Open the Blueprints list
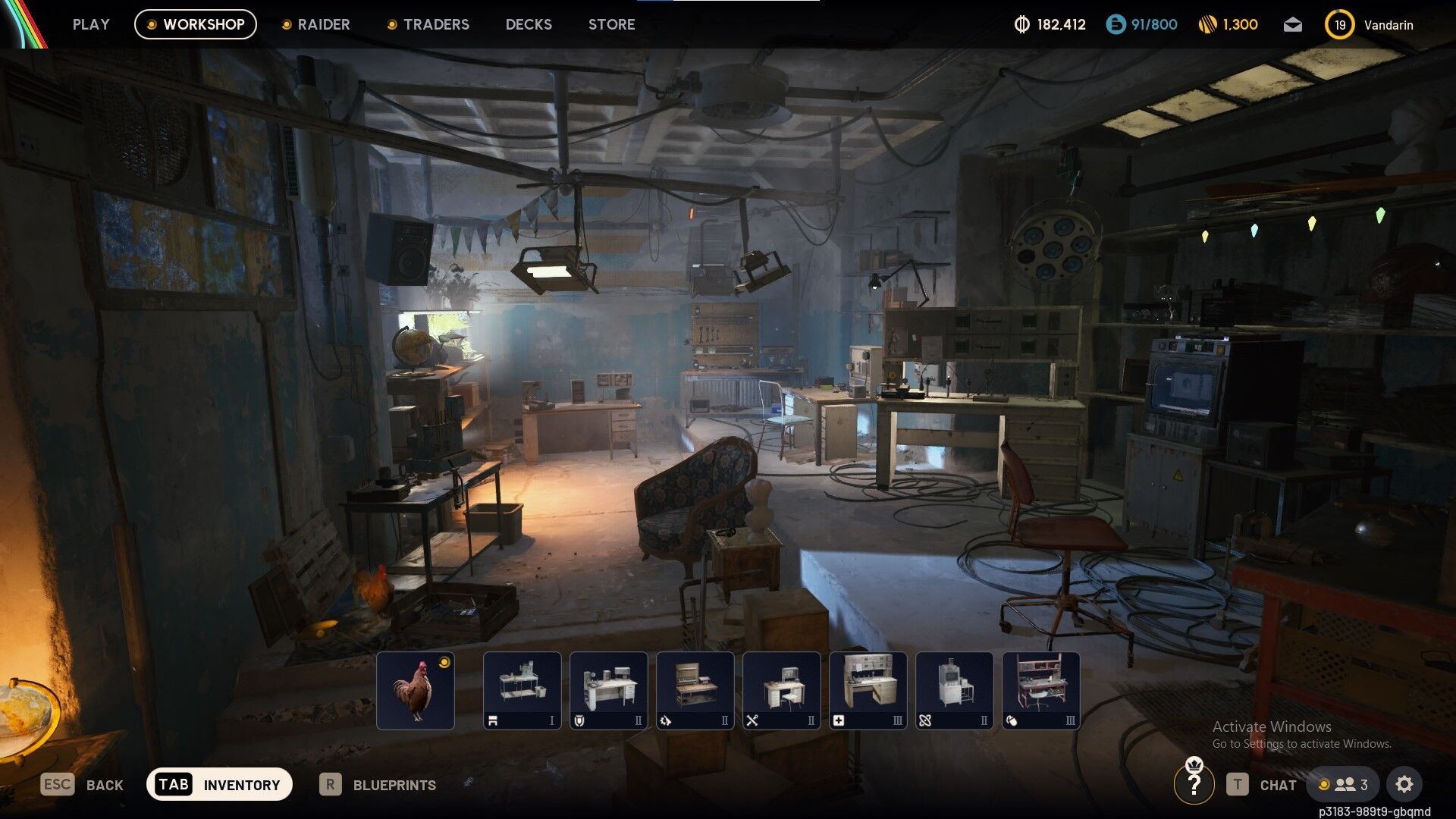Viewport: 1456px width, 819px height. (378, 785)
